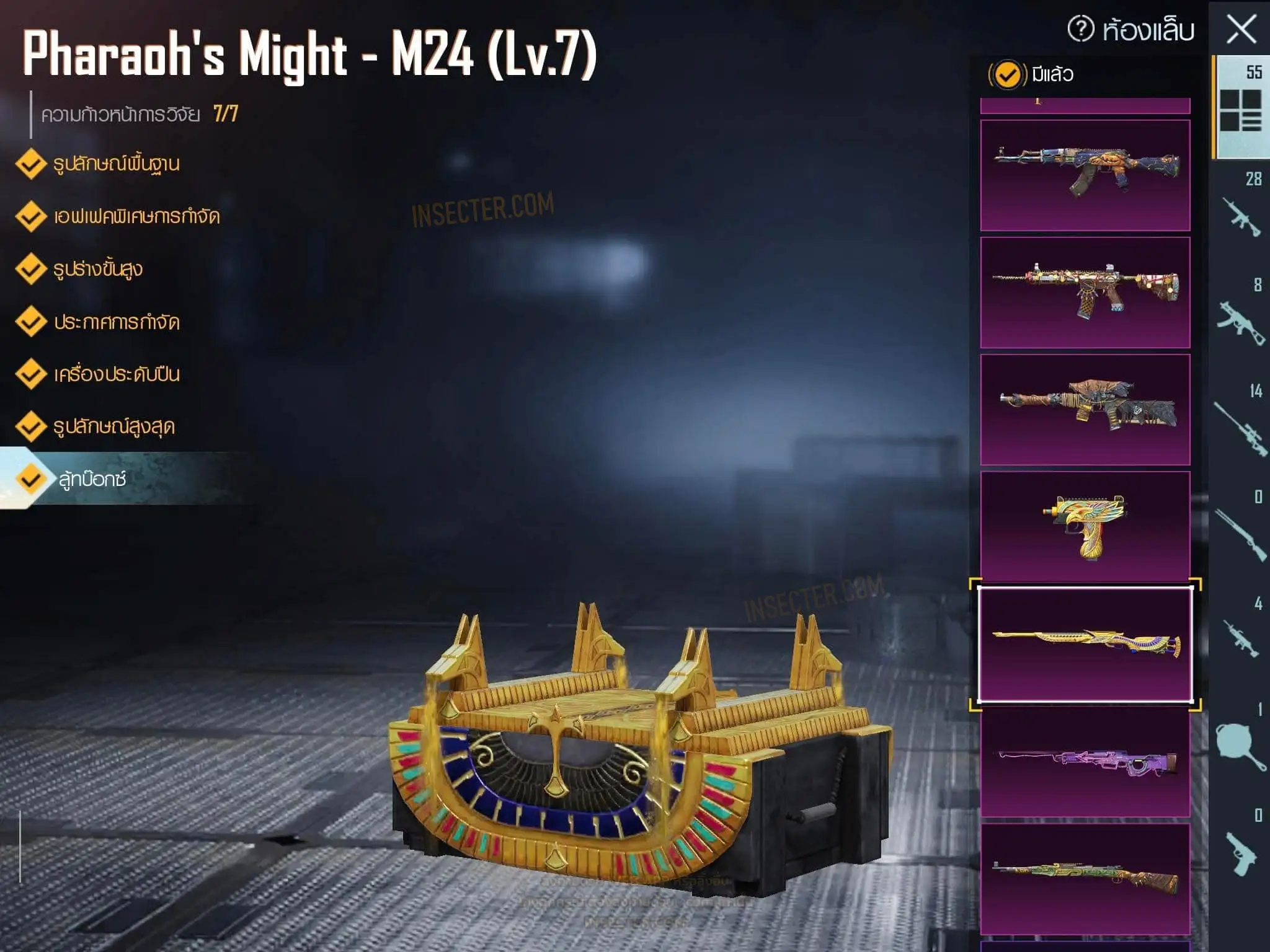Viewport: 1270px width, 952px height.
Task: Choose the รูปร่างขั้นสูง upgrade level
Action: tap(97, 270)
